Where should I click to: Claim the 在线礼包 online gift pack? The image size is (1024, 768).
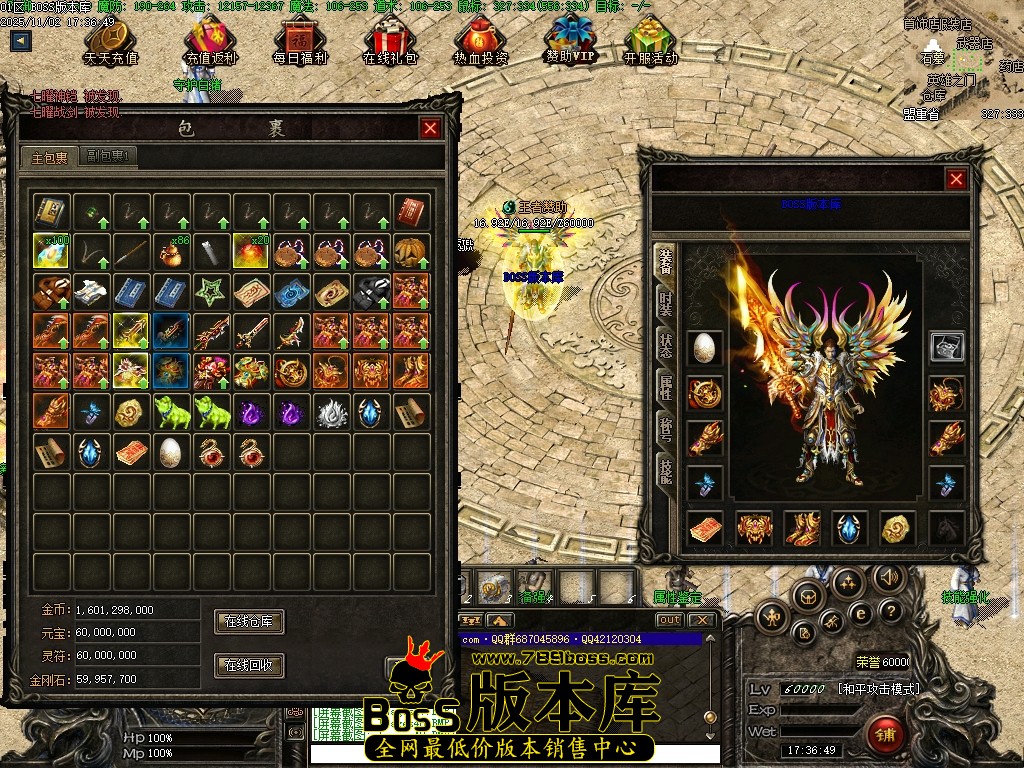[x=390, y=42]
